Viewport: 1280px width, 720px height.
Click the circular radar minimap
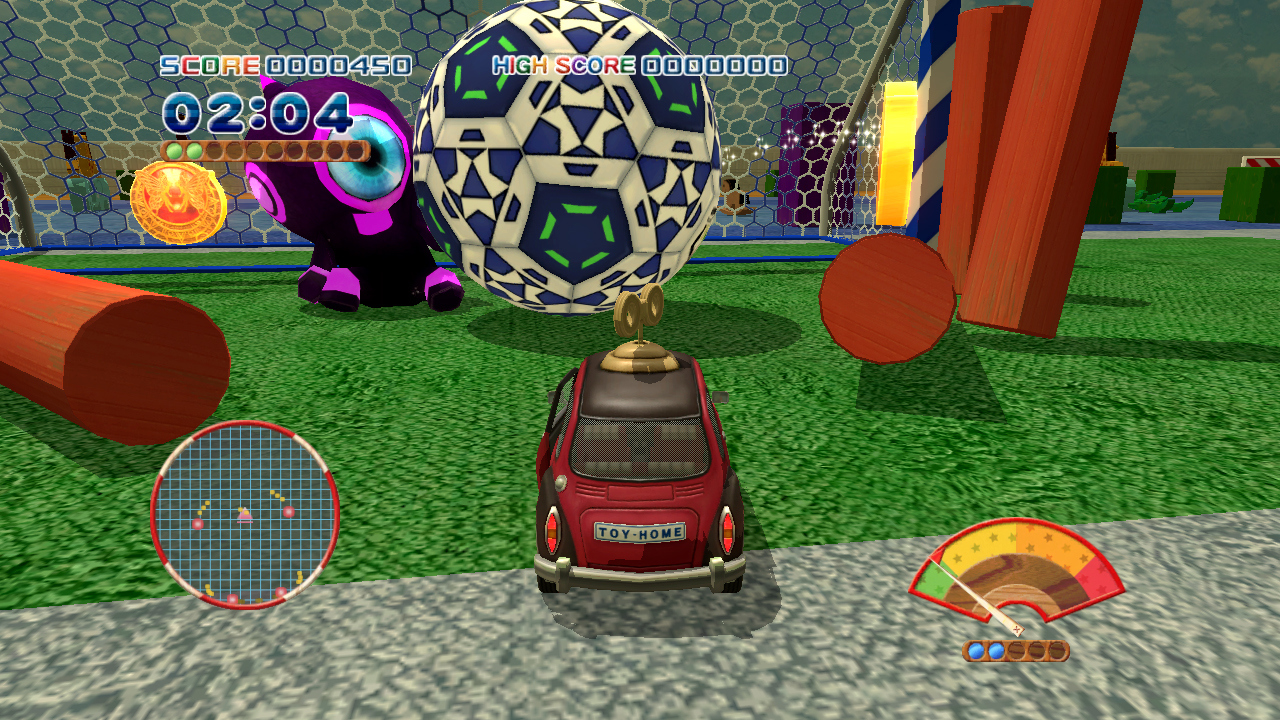pos(245,514)
